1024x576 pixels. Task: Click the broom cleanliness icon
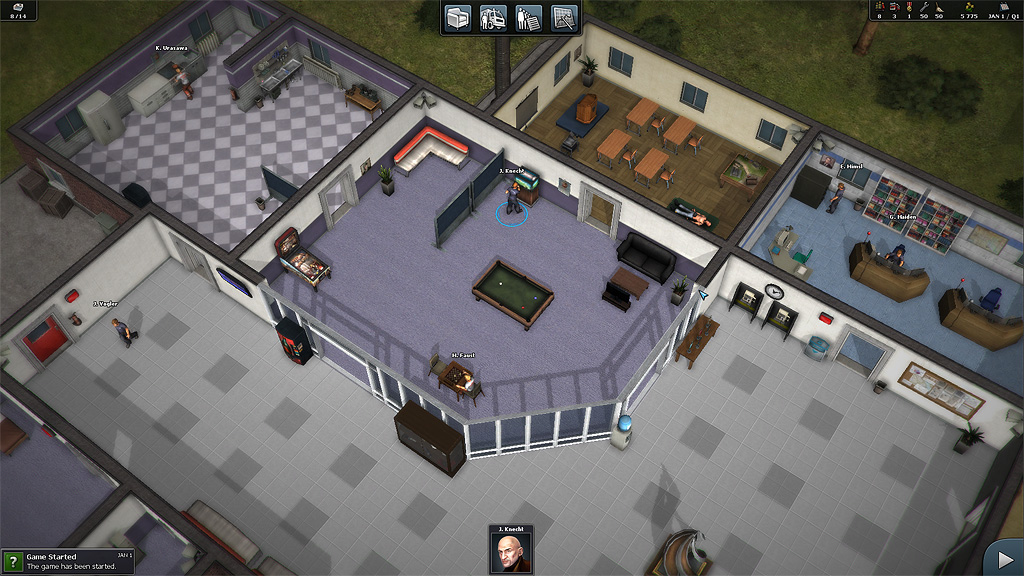939,7
